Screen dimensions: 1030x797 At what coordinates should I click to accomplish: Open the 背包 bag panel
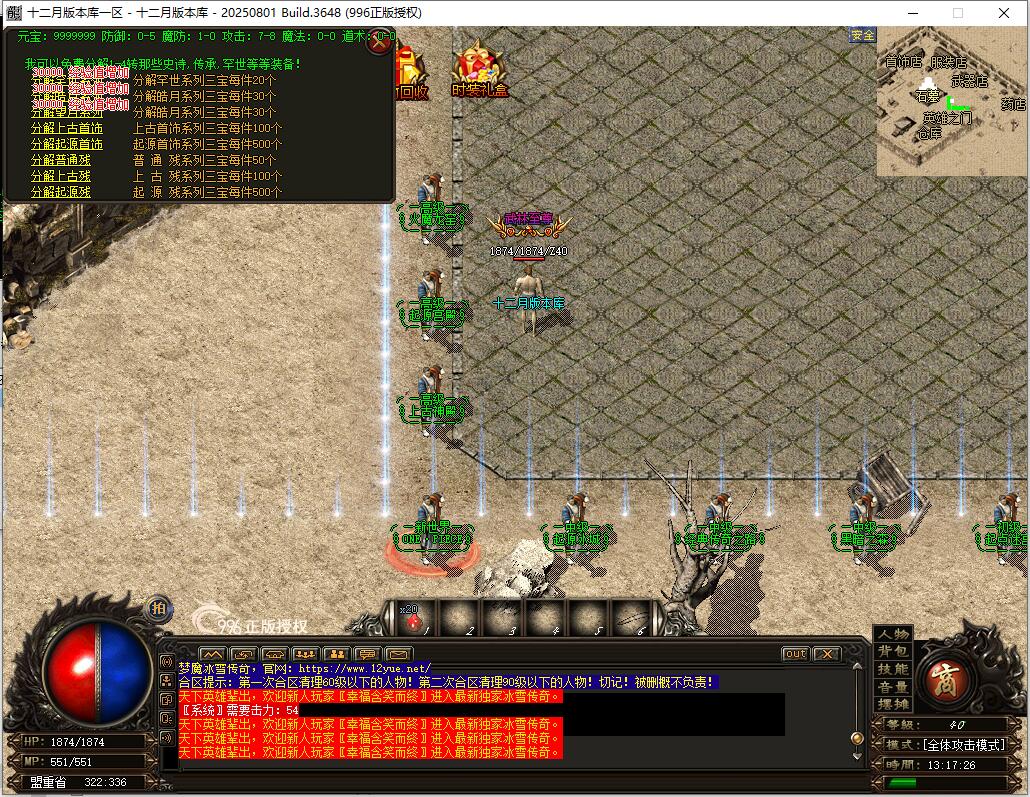coord(893,651)
